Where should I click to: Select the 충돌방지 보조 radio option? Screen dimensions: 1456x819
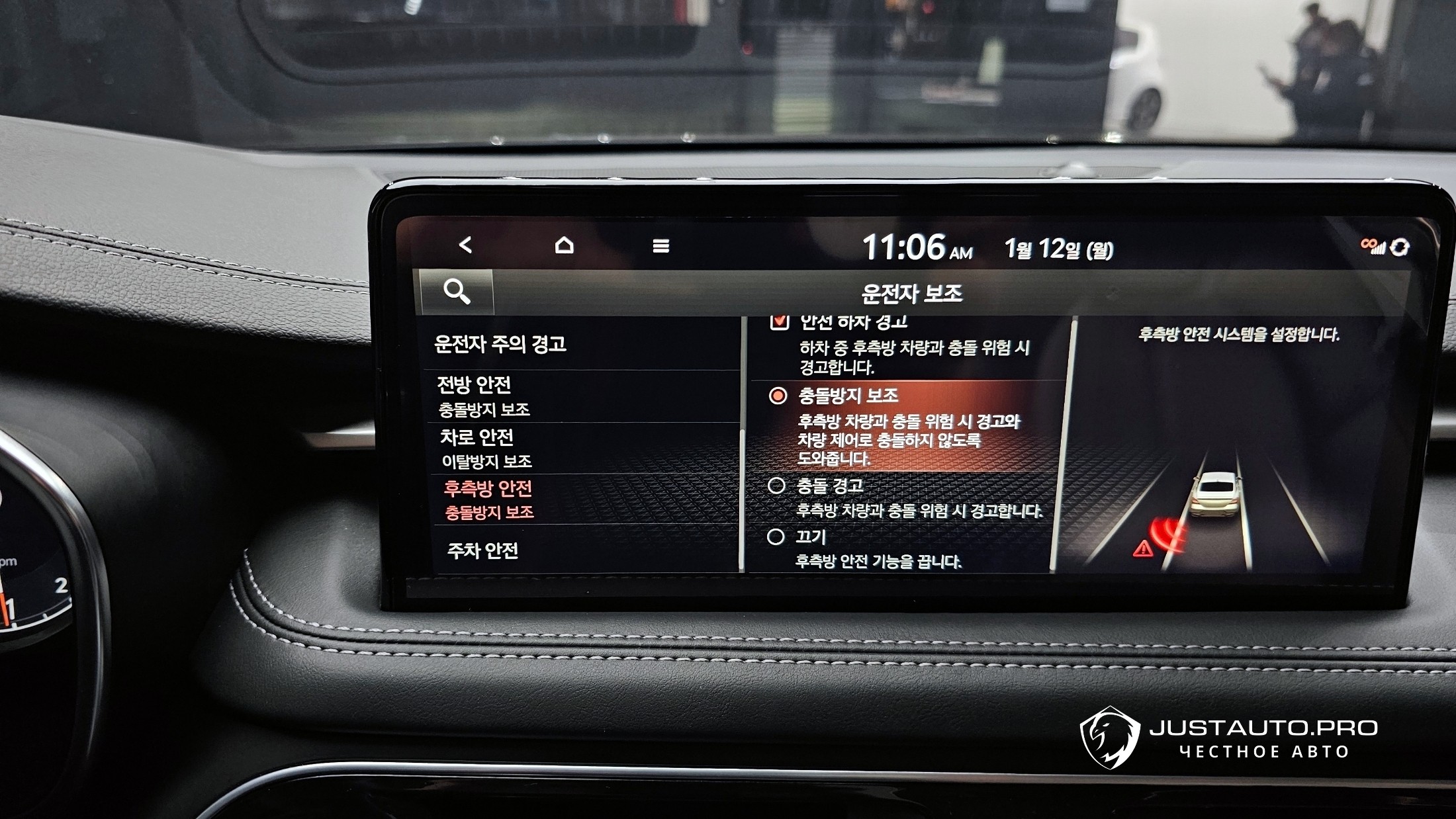point(778,396)
